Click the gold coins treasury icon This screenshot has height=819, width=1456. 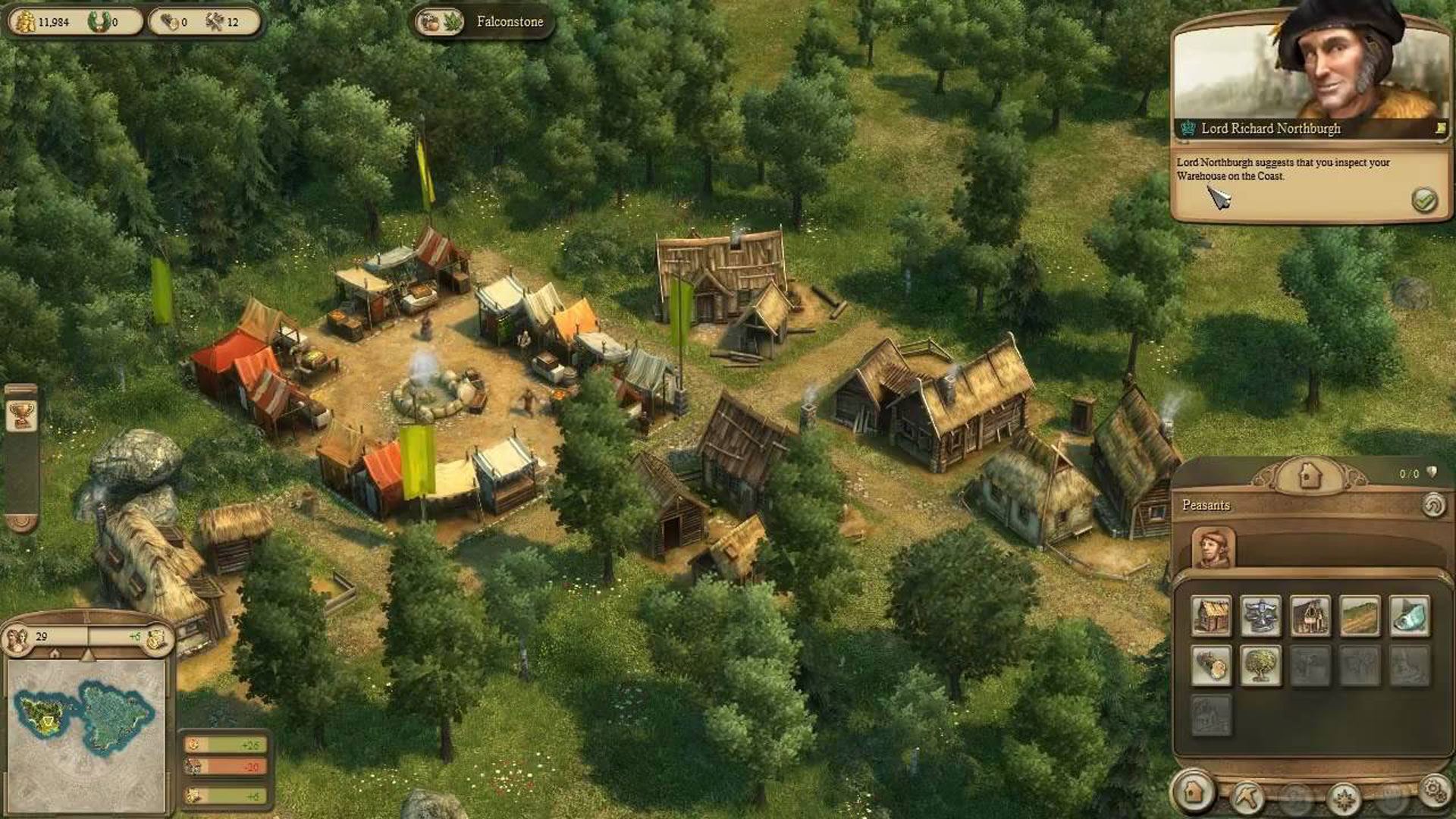pos(25,22)
